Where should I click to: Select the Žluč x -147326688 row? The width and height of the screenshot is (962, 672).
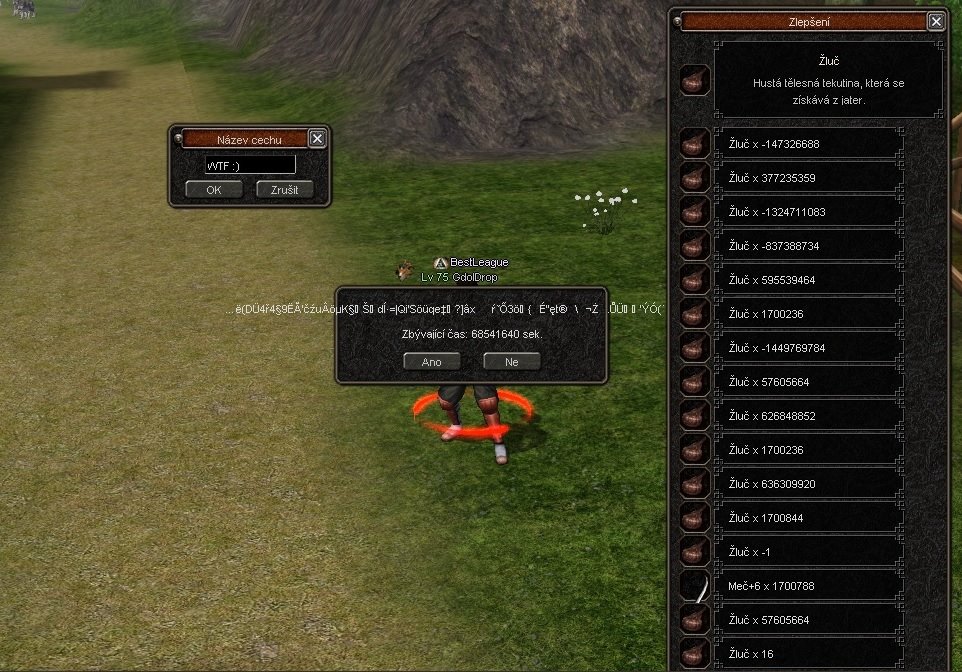click(809, 144)
